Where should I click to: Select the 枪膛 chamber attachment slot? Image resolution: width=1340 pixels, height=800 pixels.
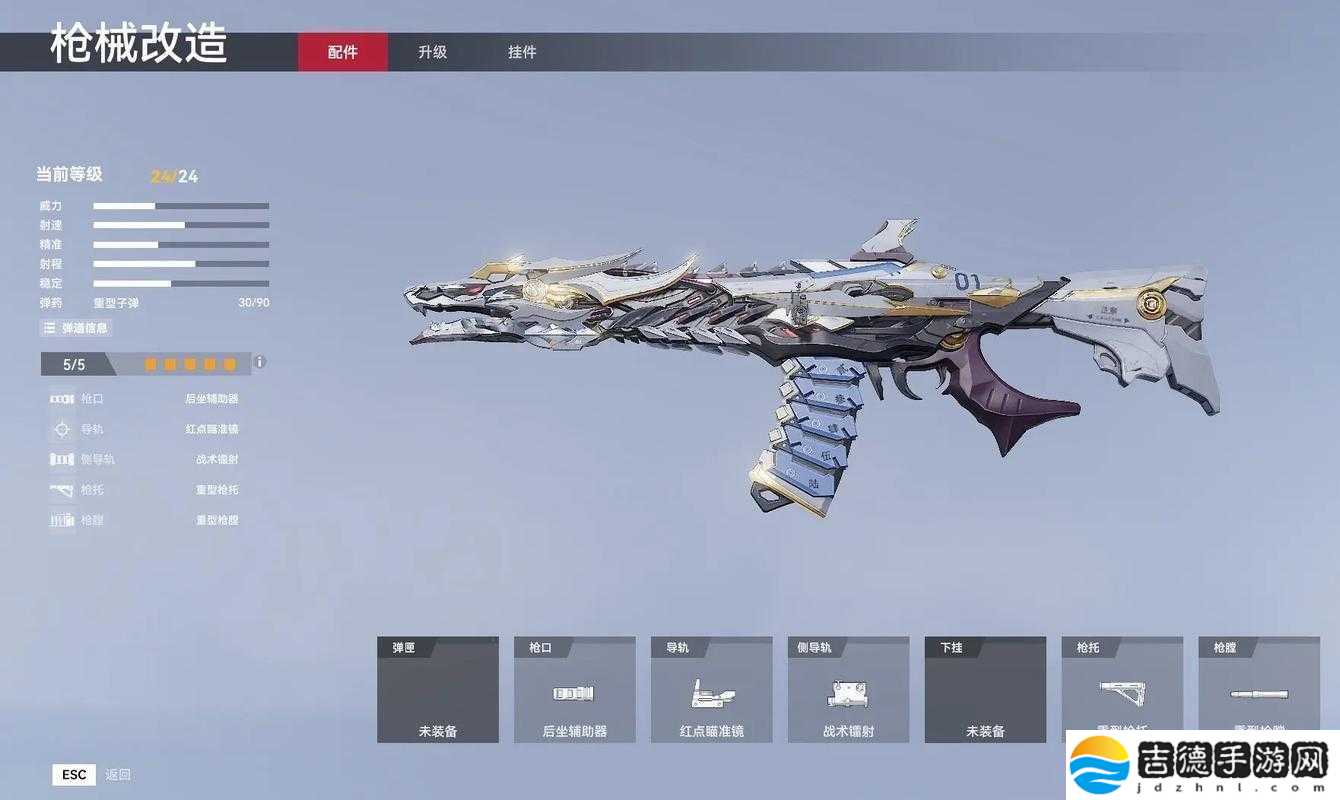coord(1258,685)
